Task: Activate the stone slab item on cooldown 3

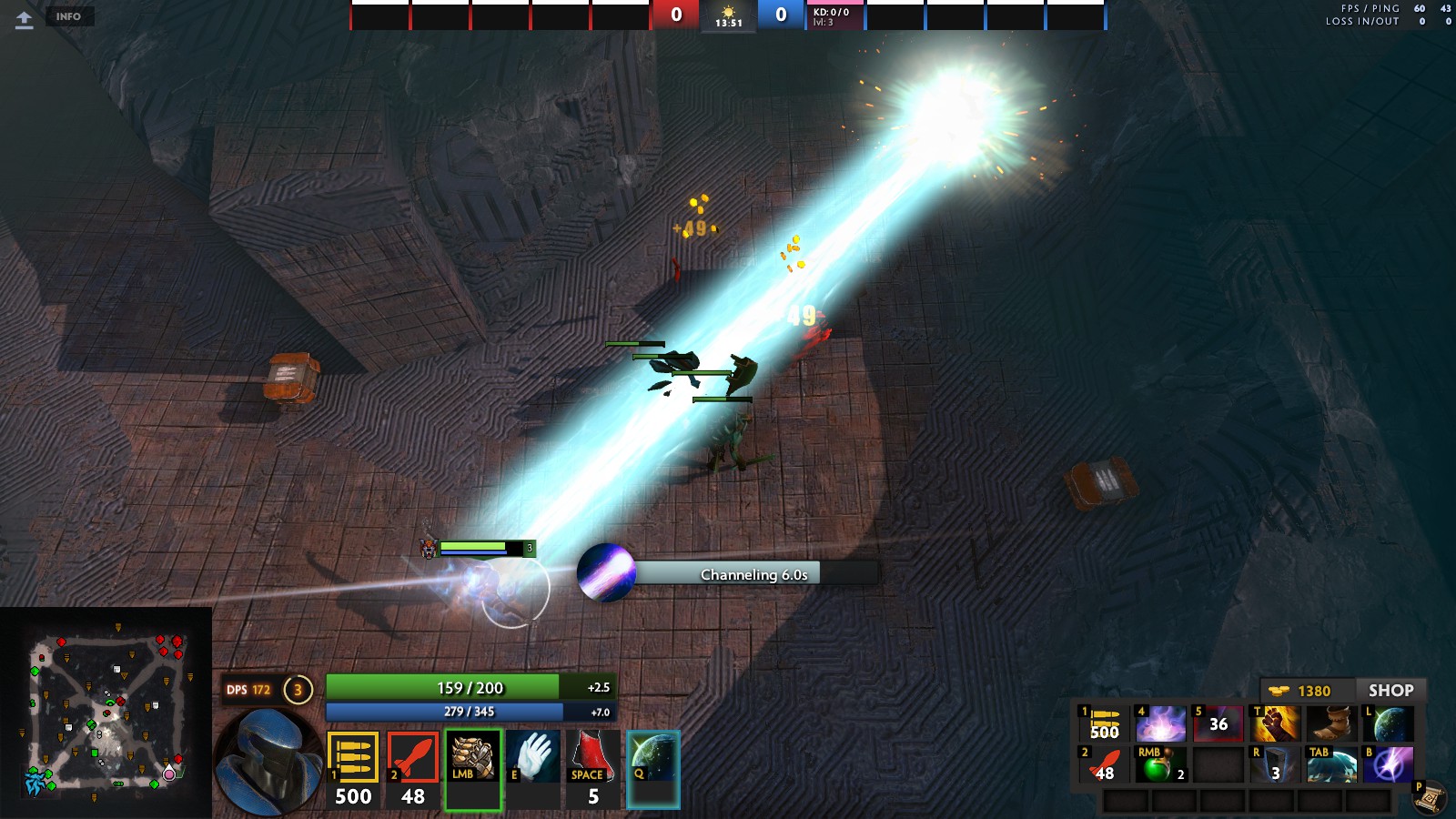Action: (1274, 765)
